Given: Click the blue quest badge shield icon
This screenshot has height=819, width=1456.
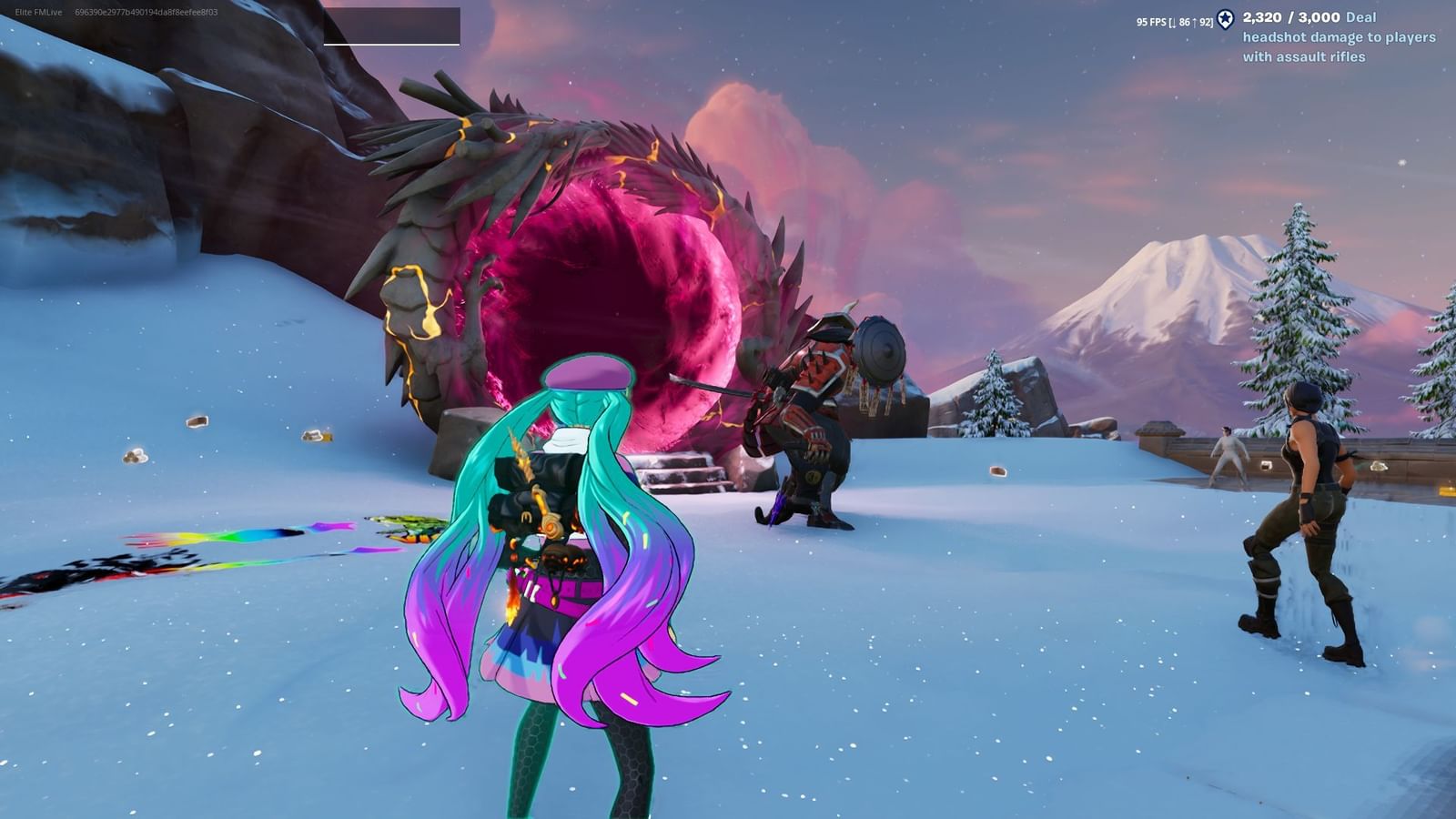Looking at the screenshot, I should [x=1227, y=20].
